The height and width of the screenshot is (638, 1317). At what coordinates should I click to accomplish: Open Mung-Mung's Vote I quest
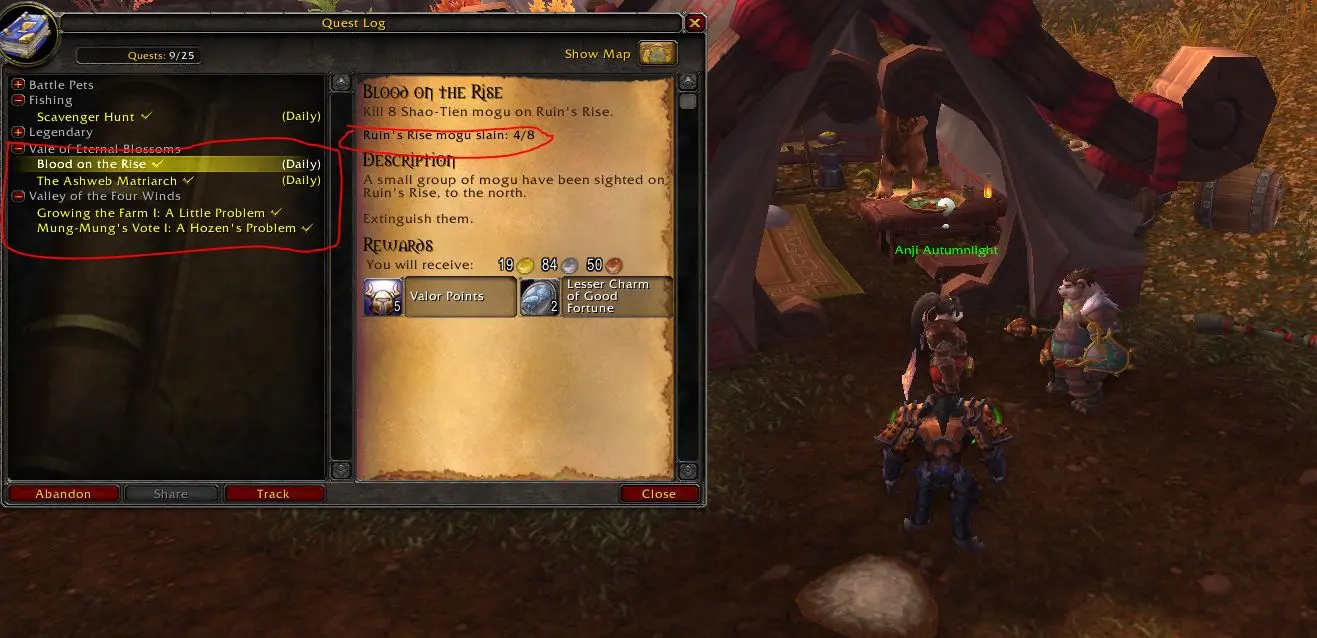[167, 228]
